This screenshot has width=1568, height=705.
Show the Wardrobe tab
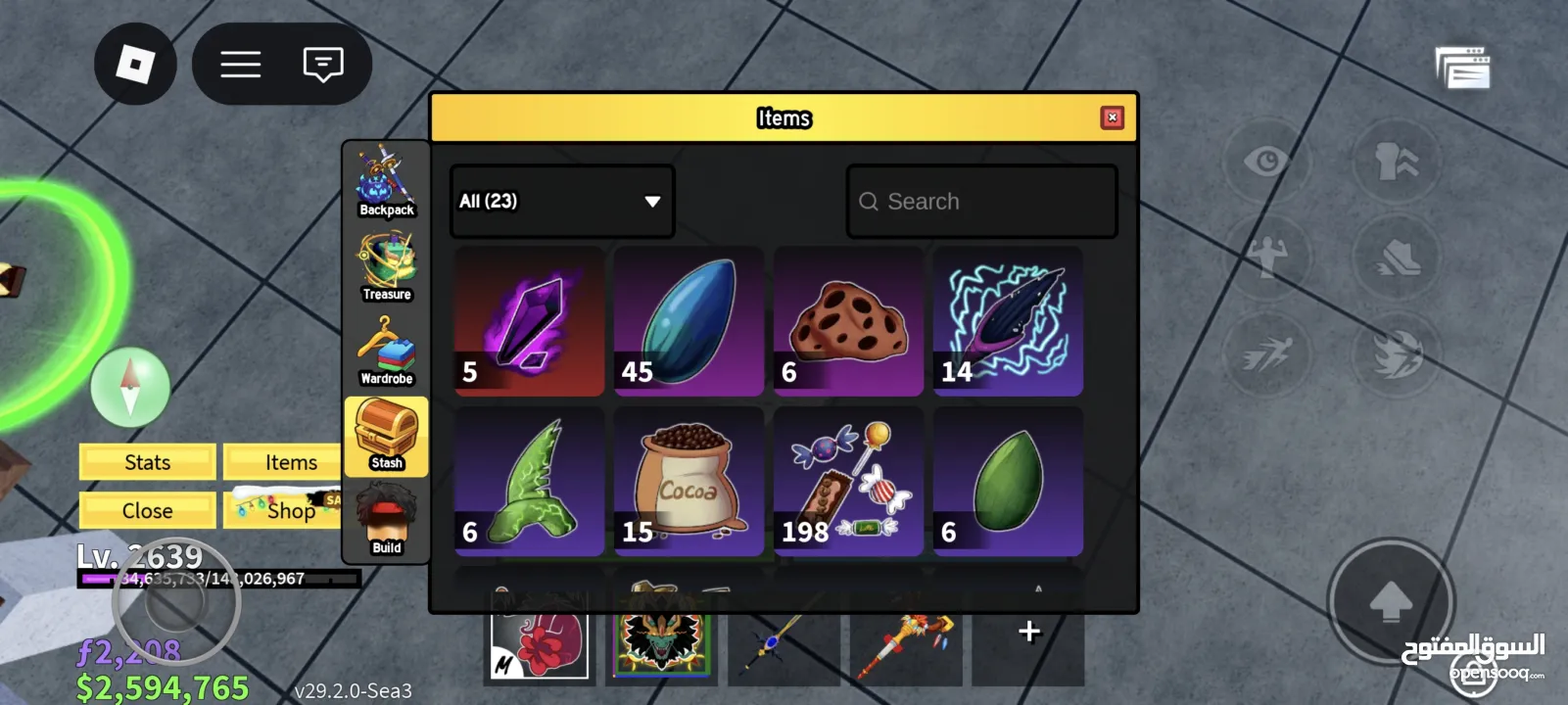(x=386, y=351)
